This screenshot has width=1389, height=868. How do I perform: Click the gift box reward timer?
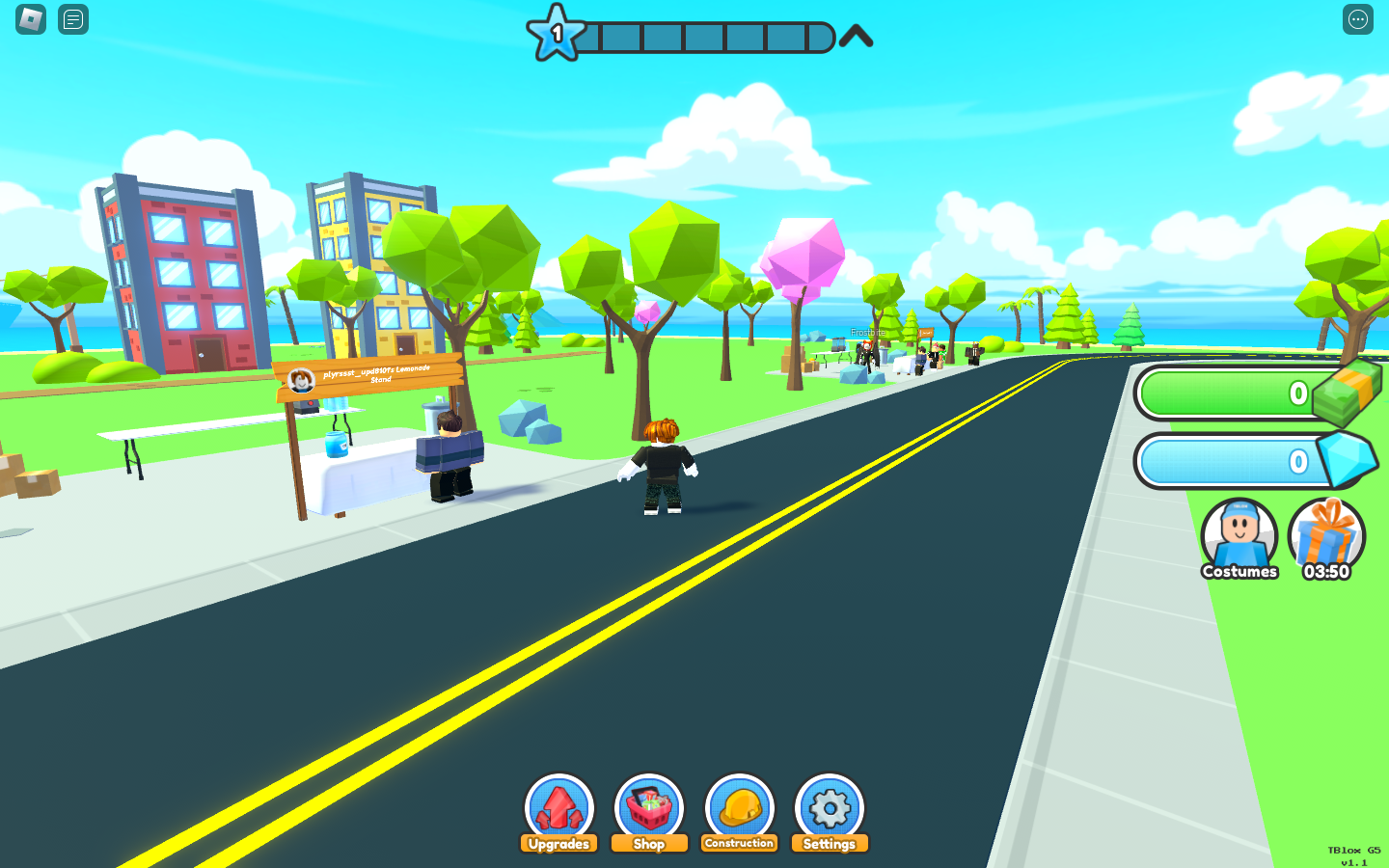pyautogui.click(x=1326, y=538)
